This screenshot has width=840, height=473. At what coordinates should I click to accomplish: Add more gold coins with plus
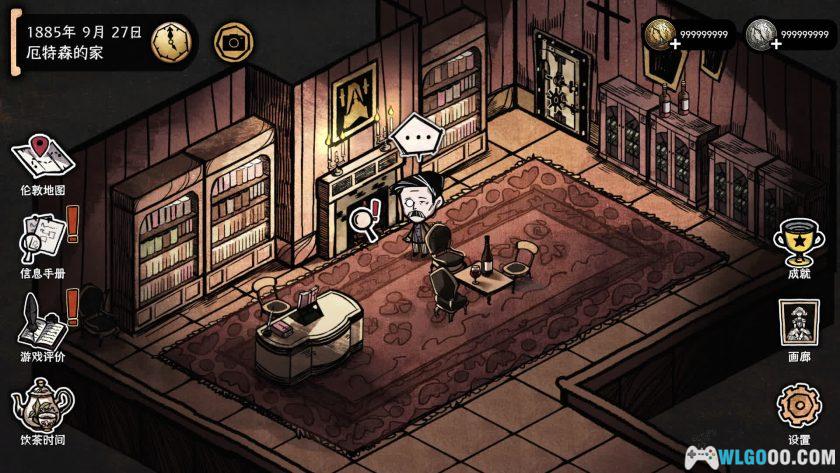[663, 45]
